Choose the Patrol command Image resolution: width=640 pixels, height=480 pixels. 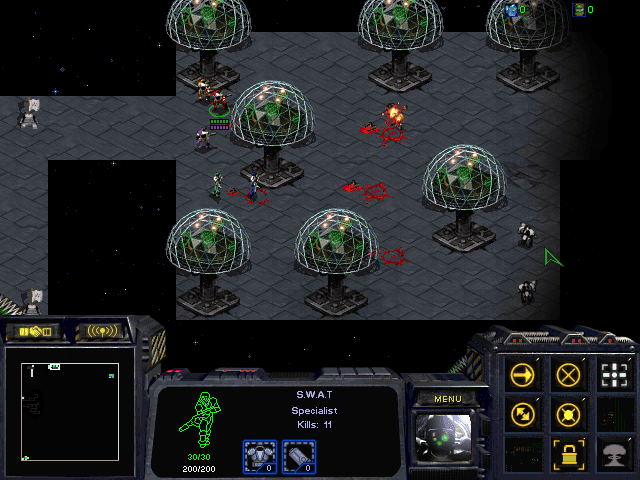[522, 413]
